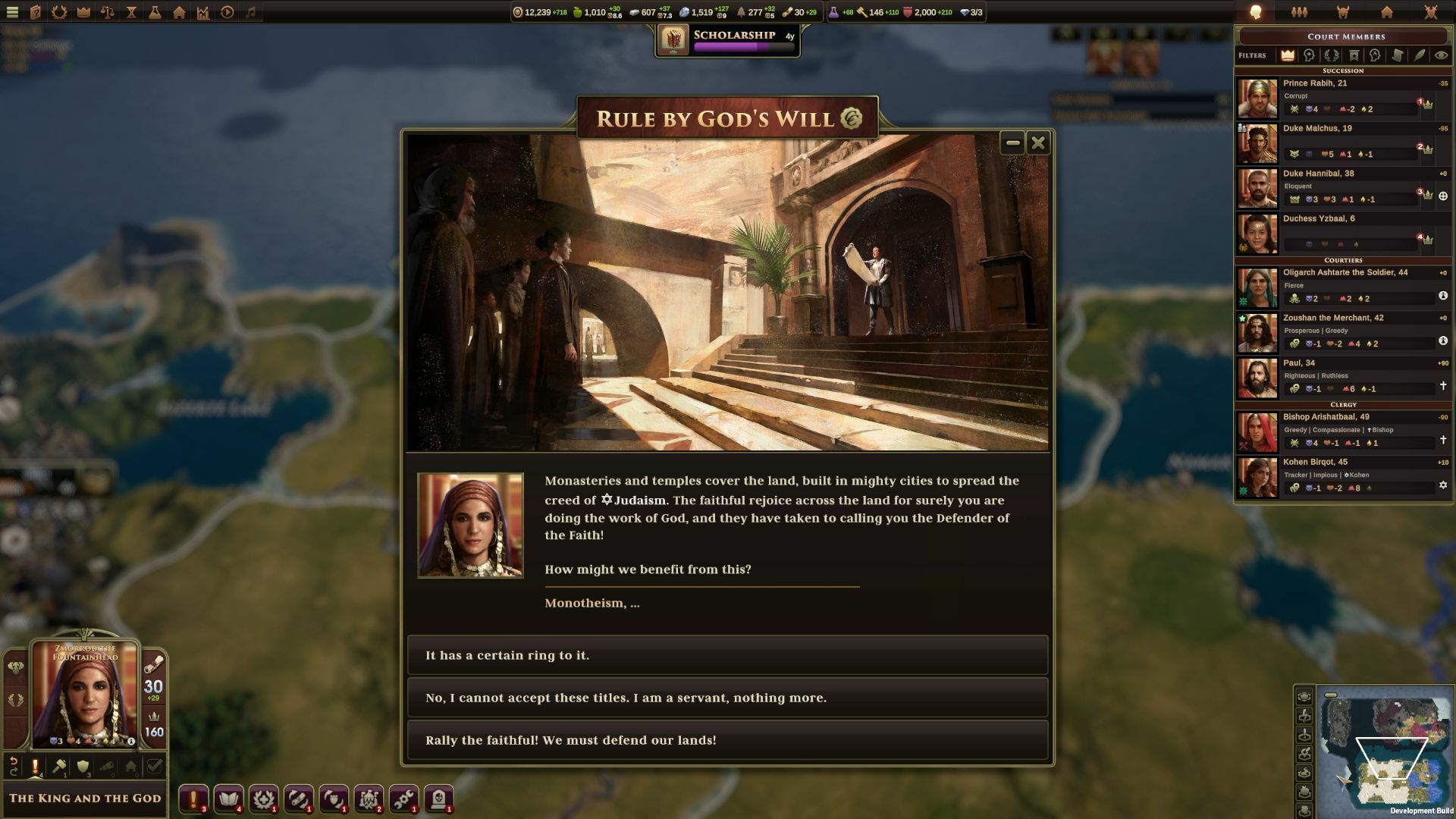Viewport: 1456px width, 819px height.
Task: Toggle the quill filter icon in Court Members
Action: pyautogui.click(x=1420, y=55)
